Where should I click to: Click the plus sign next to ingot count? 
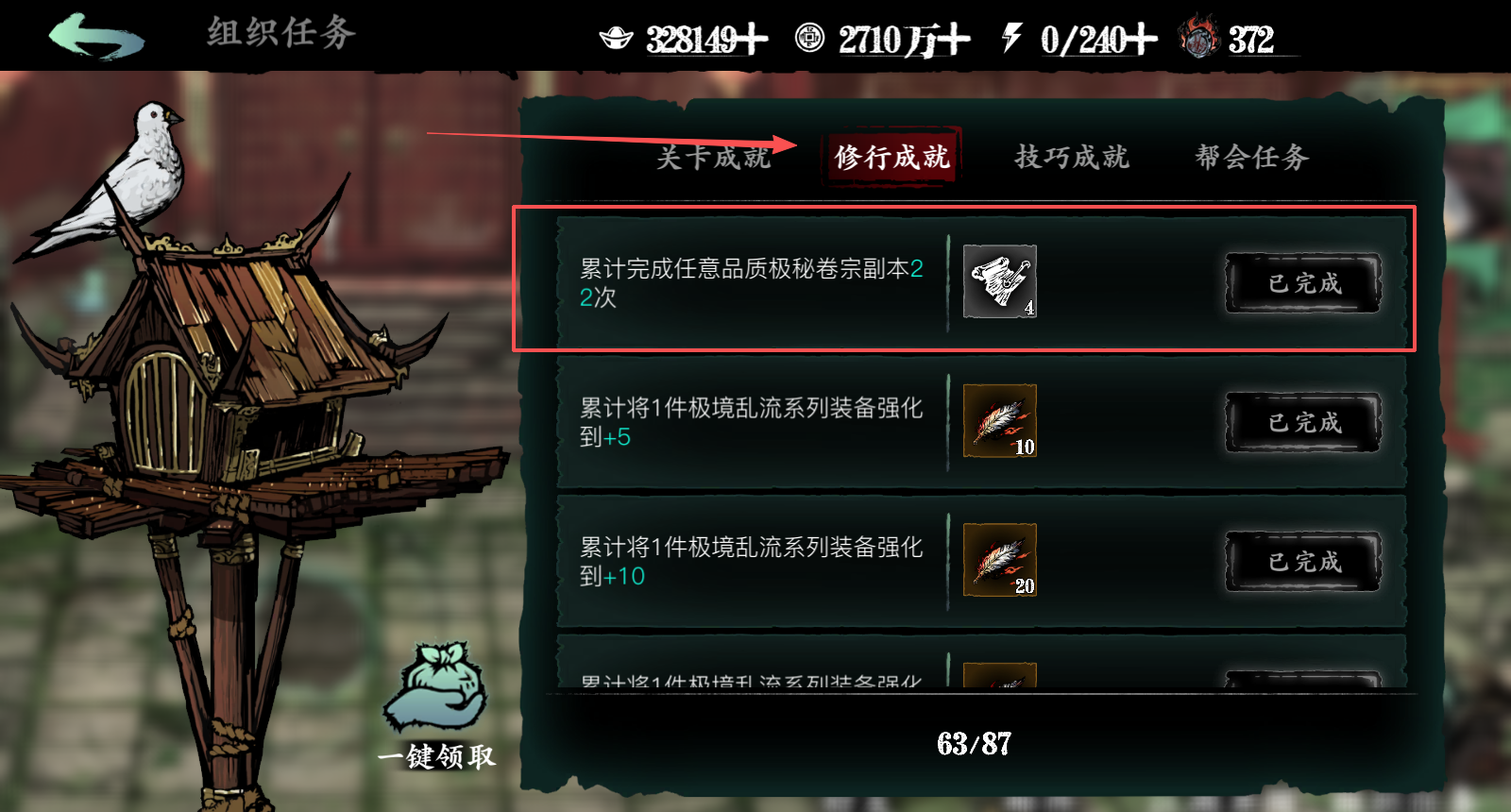click(x=751, y=36)
